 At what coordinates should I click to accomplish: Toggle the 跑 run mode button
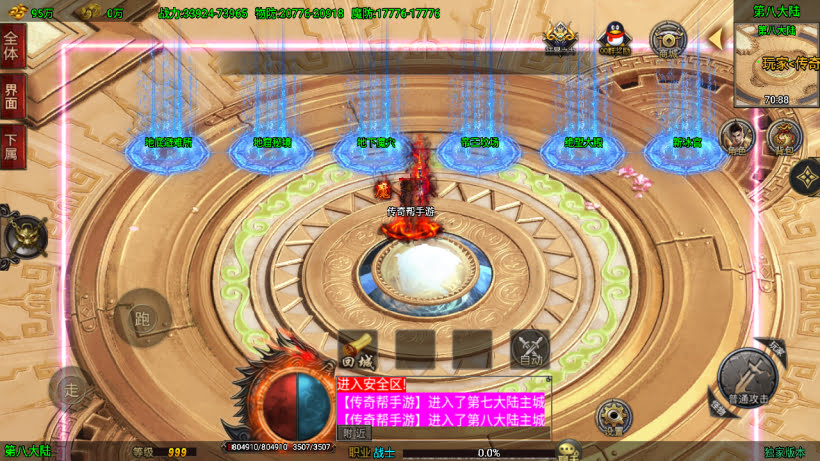pos(142,318)
